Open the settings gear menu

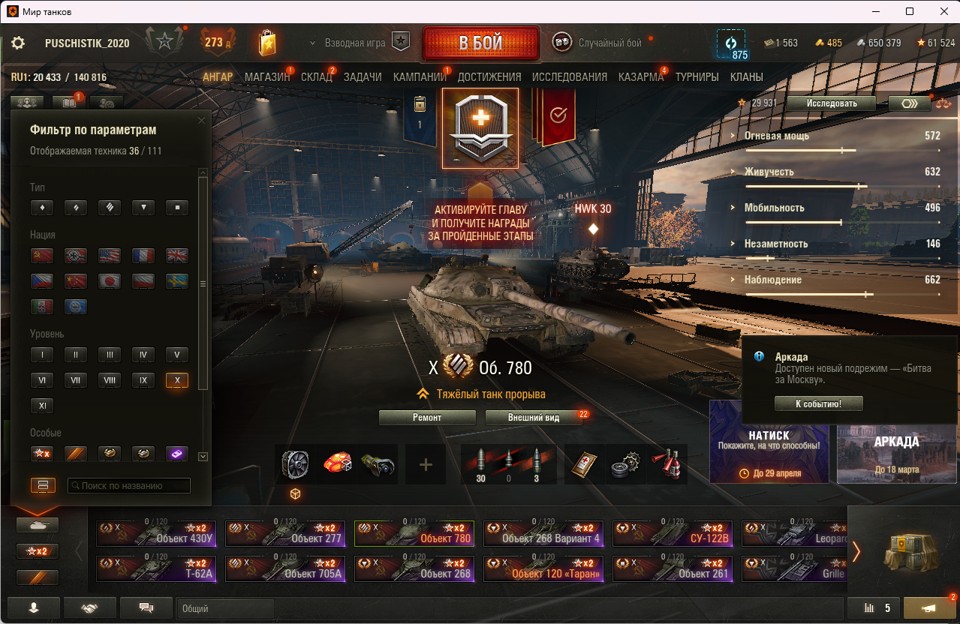18,43
